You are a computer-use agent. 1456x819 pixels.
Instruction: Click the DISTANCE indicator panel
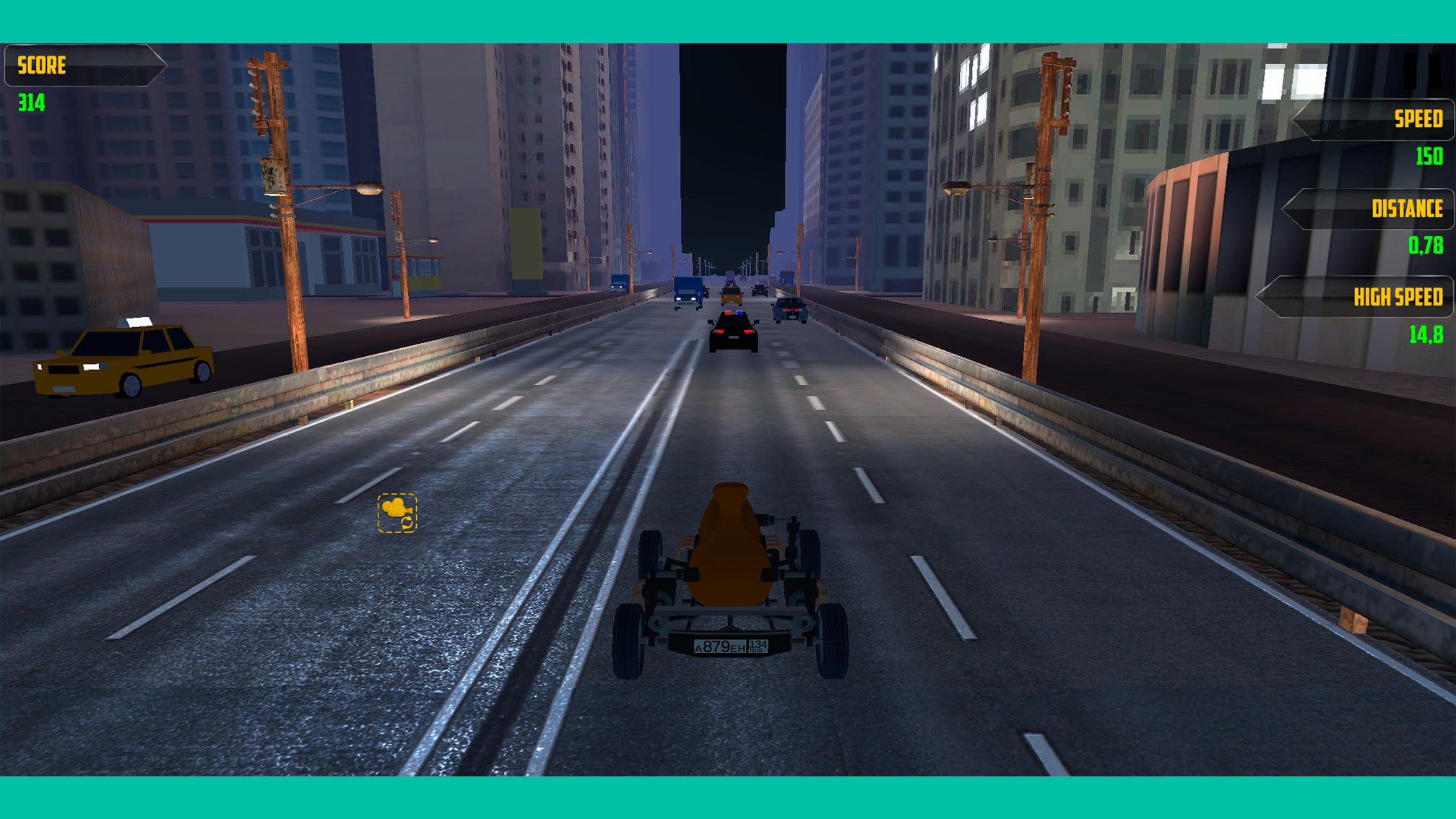[x=1369, y=209]
